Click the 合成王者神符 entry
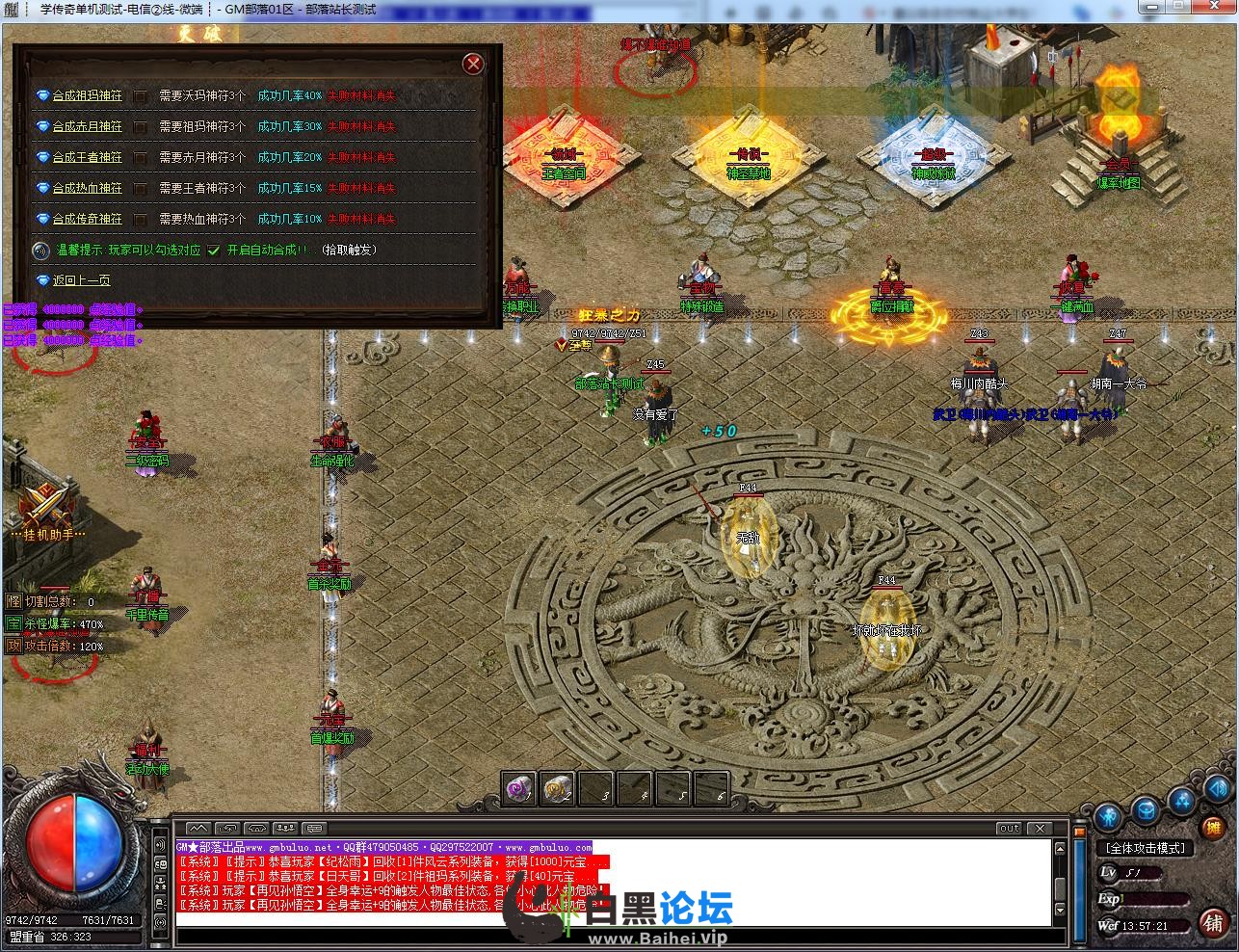 (x=87, y=158)
